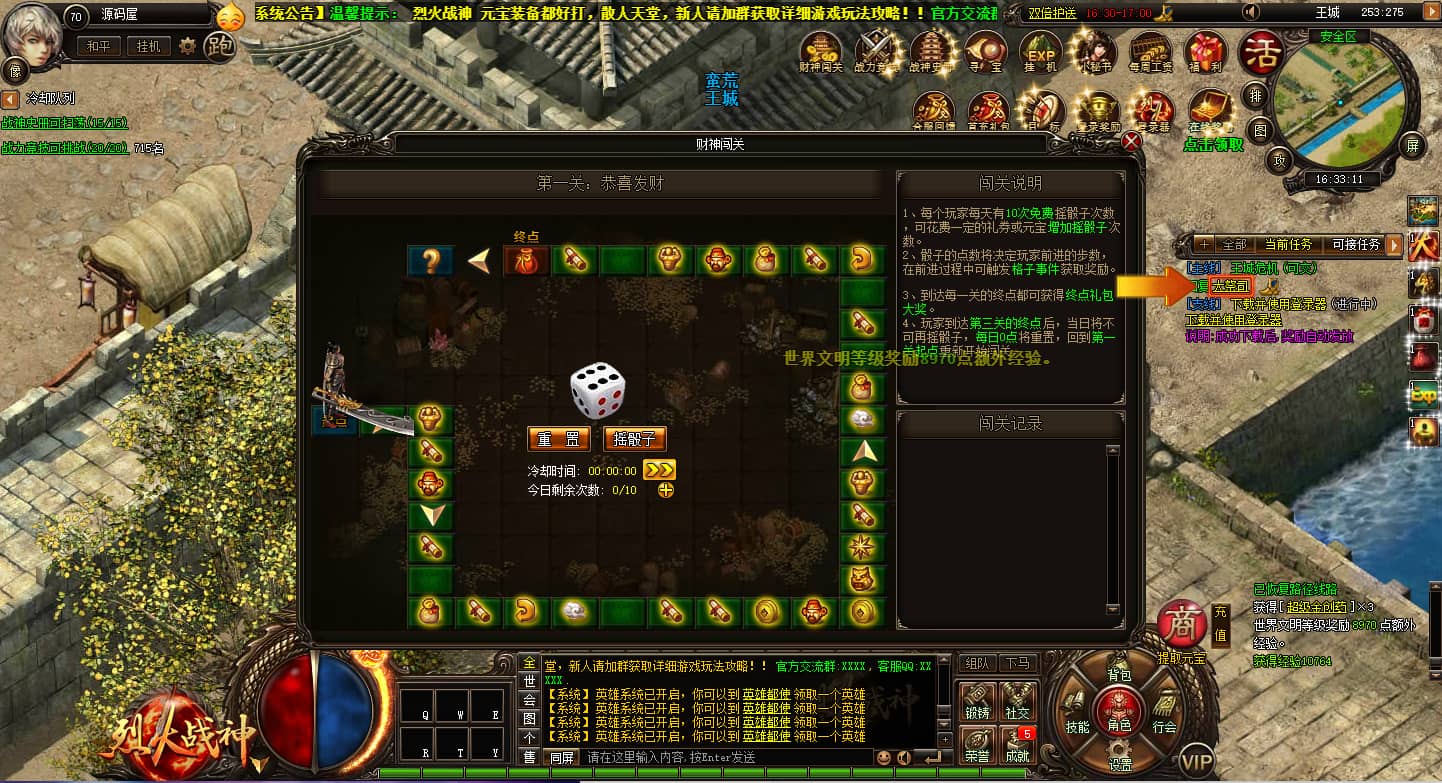Switch to the 可接任务 quest tab
This screenshot has width=1442, height=783.
tap(1355, 244)
